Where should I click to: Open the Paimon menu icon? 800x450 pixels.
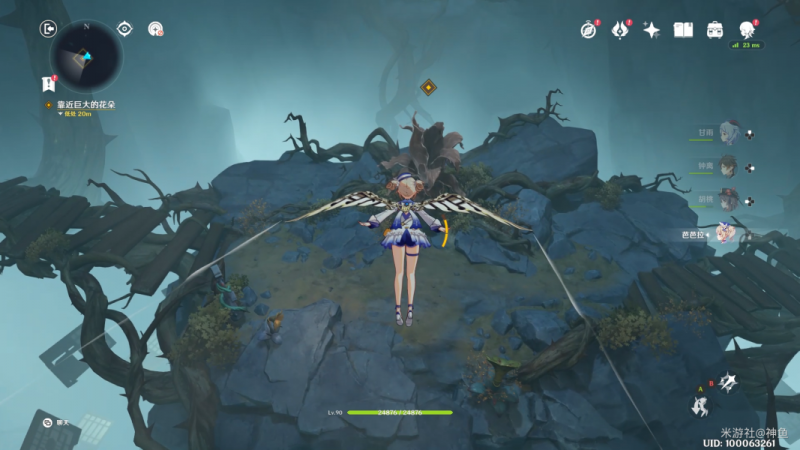click(747, 29)
